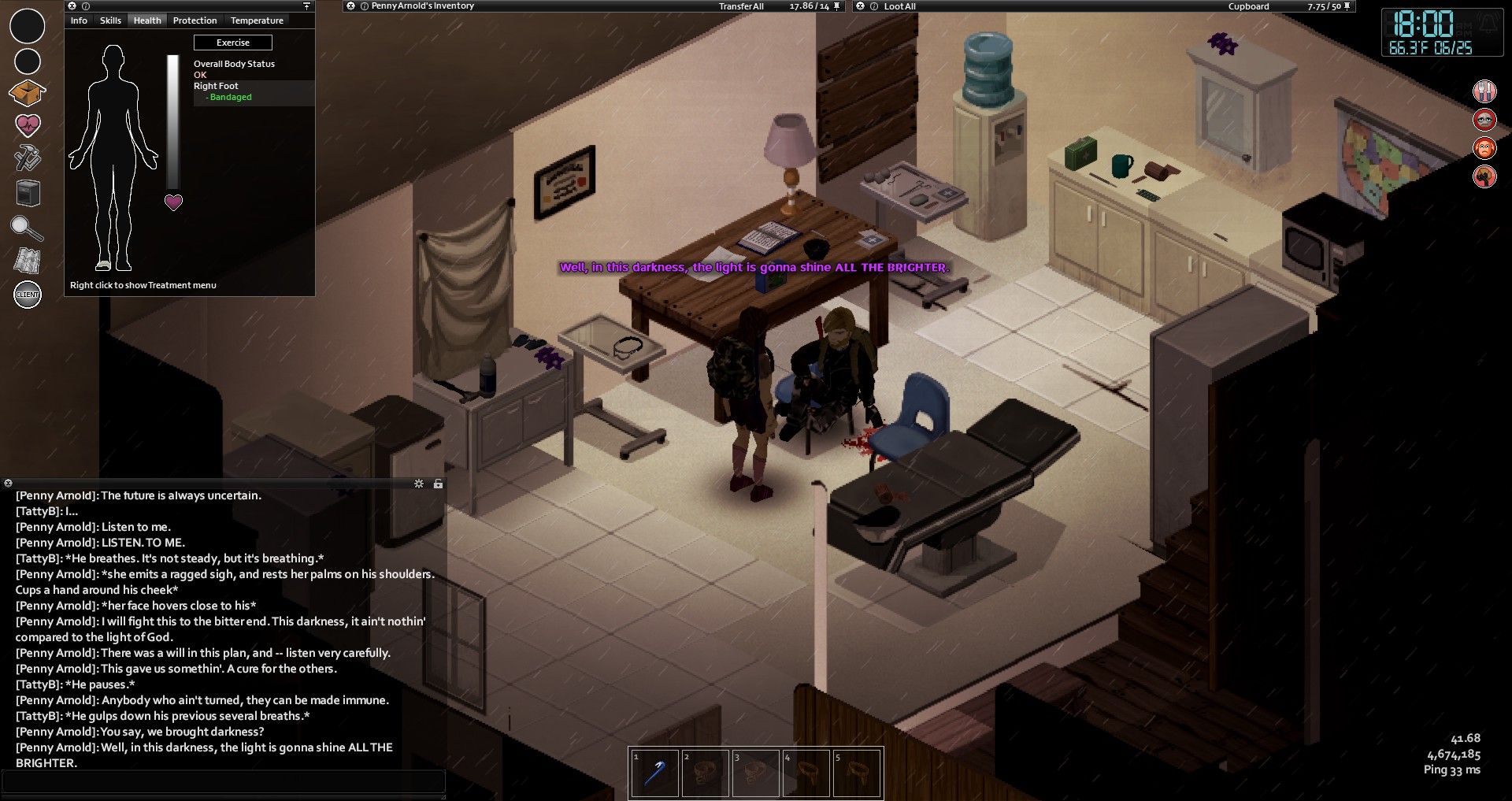Toggle the heart health icon
The image size is (1512, 801).
pyautogui.click(x=28, y=125)
